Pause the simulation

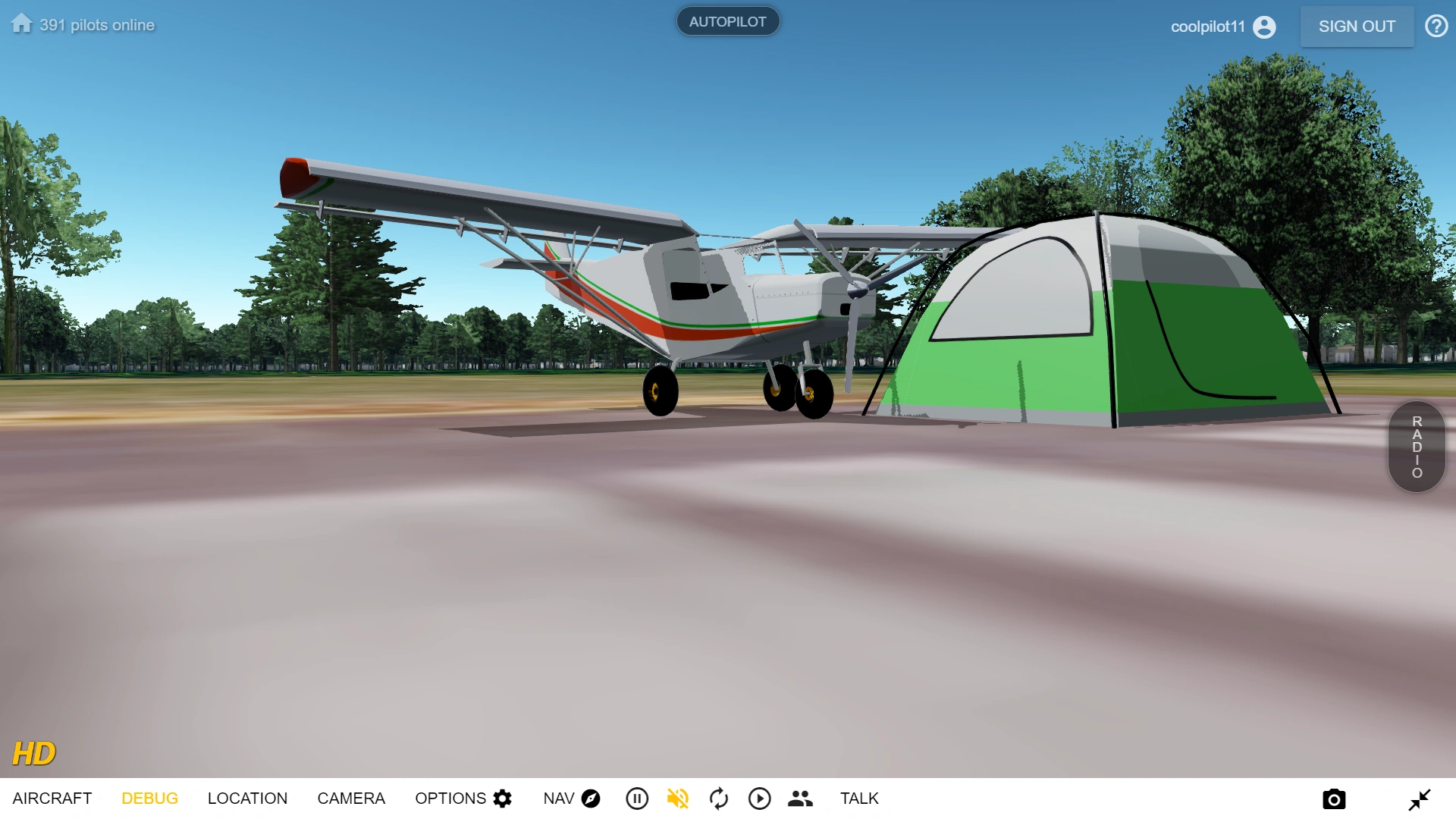pyautogui.click(x=637, y=798)
